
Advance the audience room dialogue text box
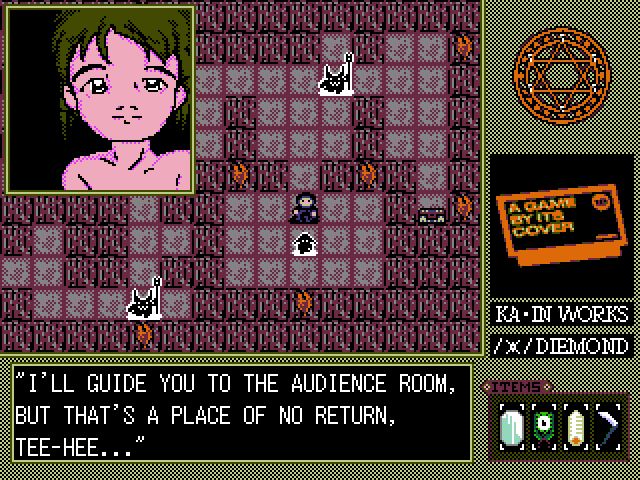242,412
